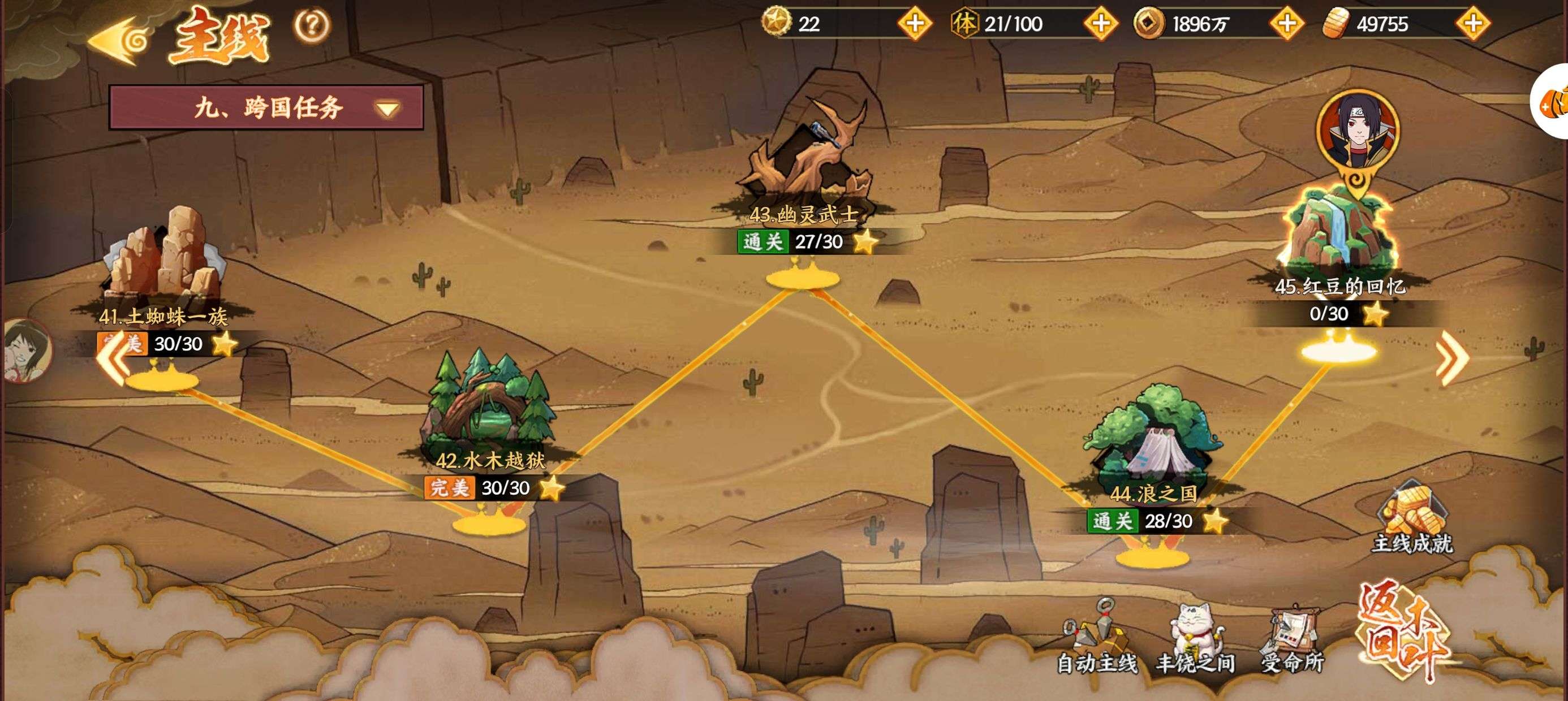This screenshot has width=1568, height=701.
Task: Go to the next chapter page arrow
Action: (x=1451, y=360)
